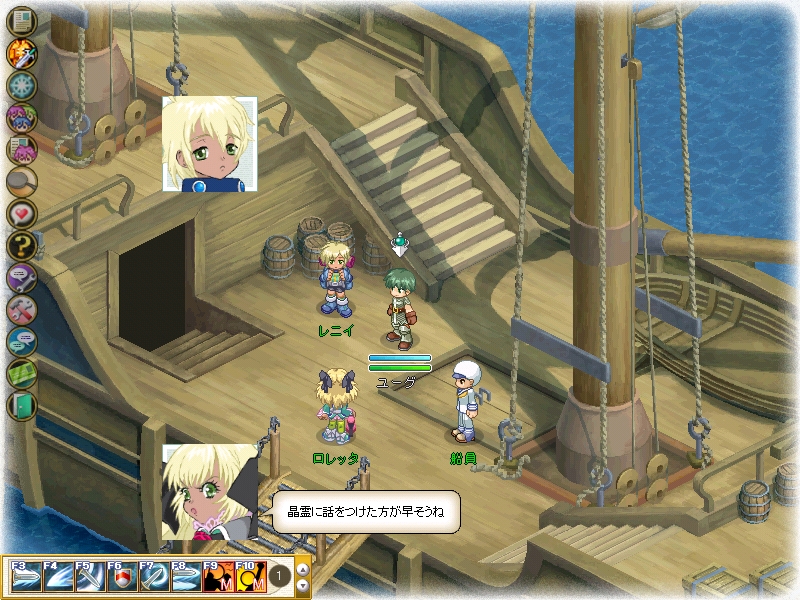This screenshot has height=600, width=800.
Task: Open the party faces icon
Action: (21, 117)
